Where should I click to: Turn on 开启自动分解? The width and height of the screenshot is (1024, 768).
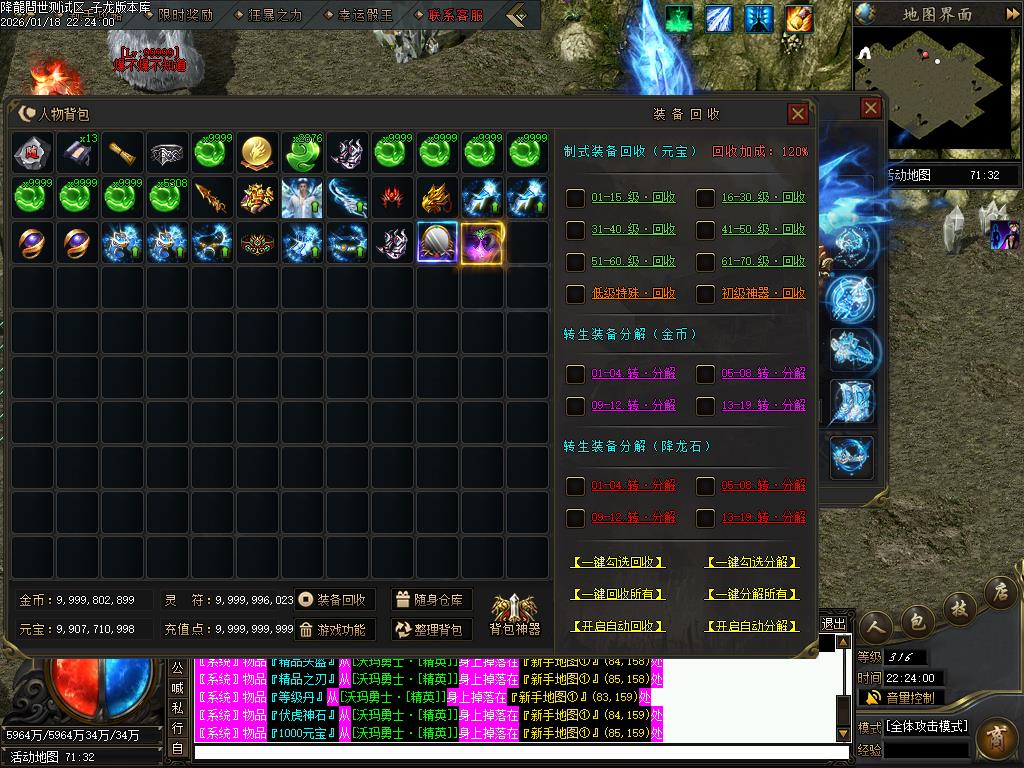pyautogui.click(x=752, y=626)
